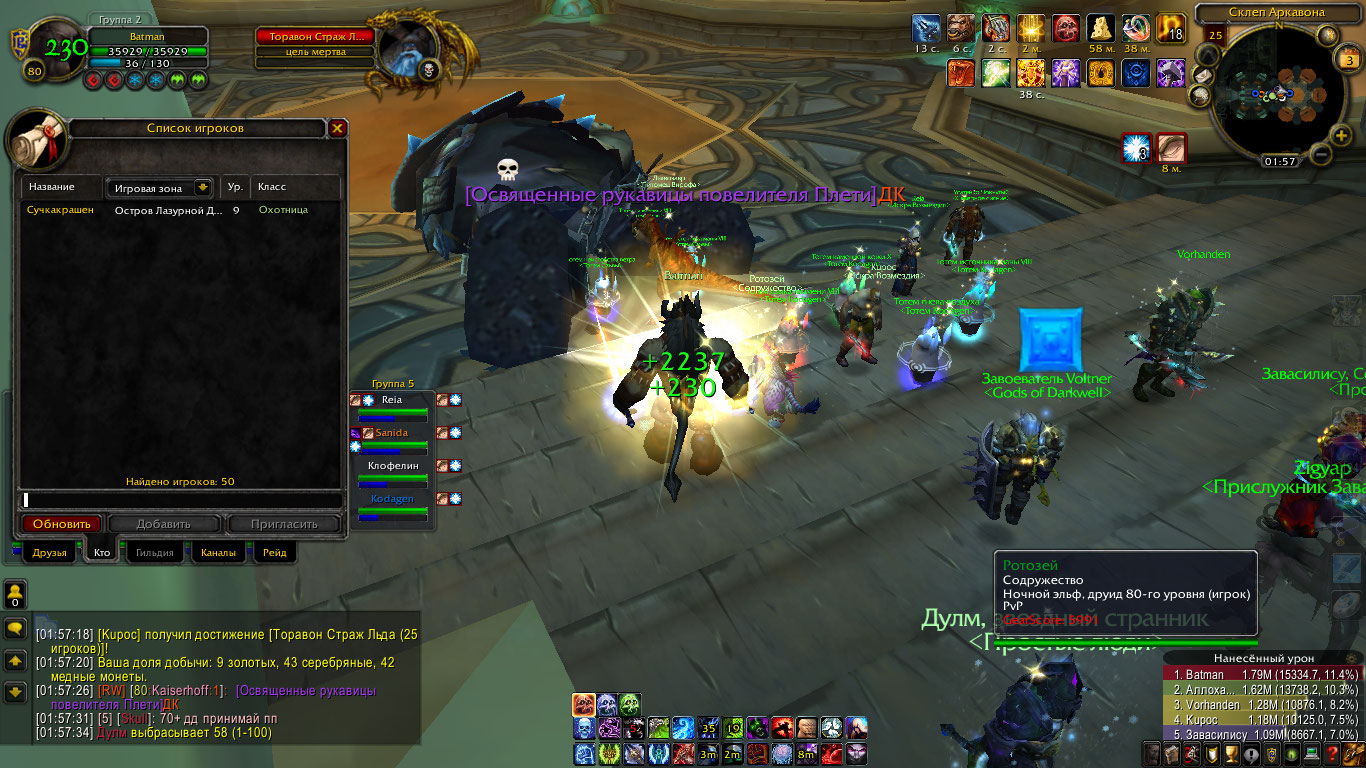Click the cheese buff icon
The width and height of the screenshot is (1366, 768).
click(1102, 28)
